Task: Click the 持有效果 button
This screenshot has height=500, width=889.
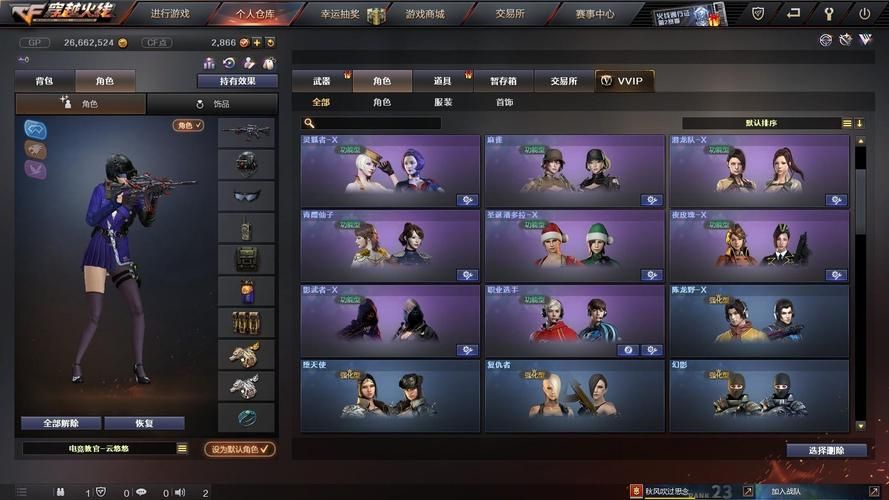Action: click(237, 81)
